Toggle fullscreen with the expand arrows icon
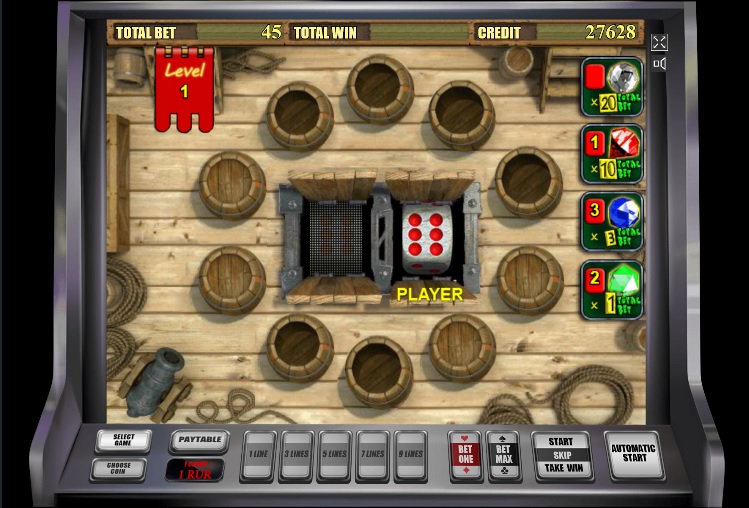Viewport: 749px width, 508px height. 659,42
